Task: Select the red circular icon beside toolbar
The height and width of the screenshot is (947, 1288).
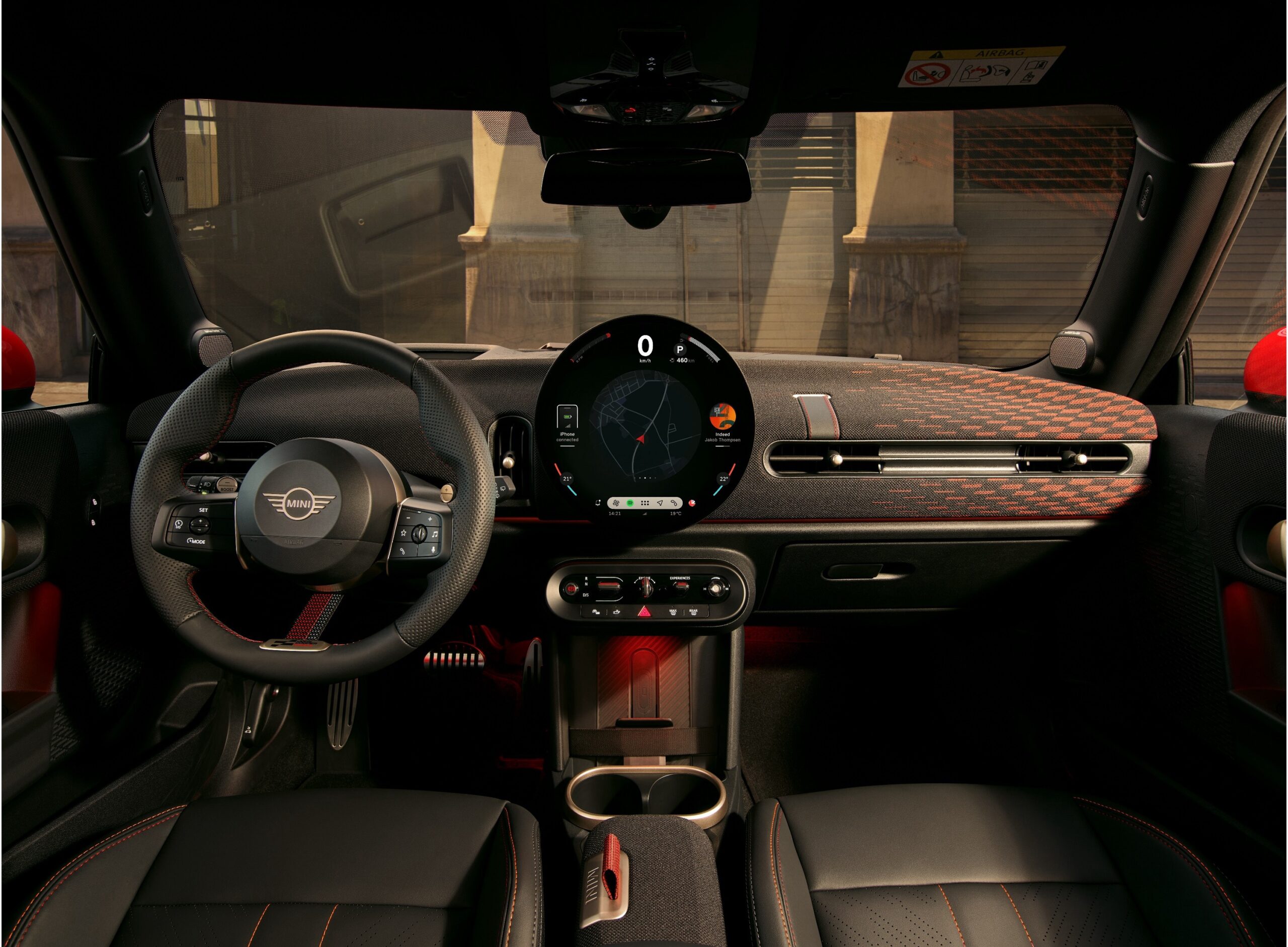Action: 692,503
